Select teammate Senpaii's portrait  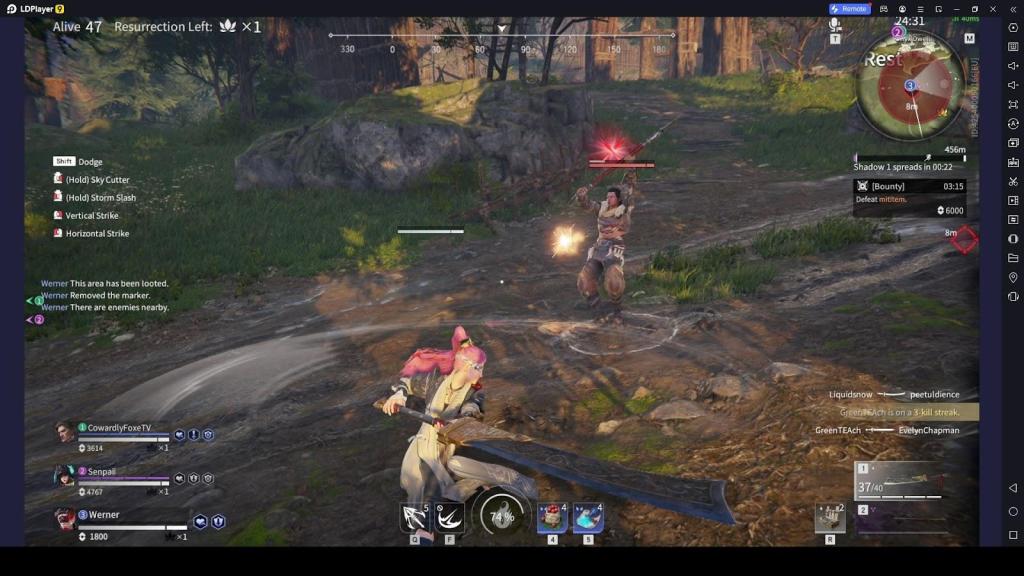tap(66, 476)
